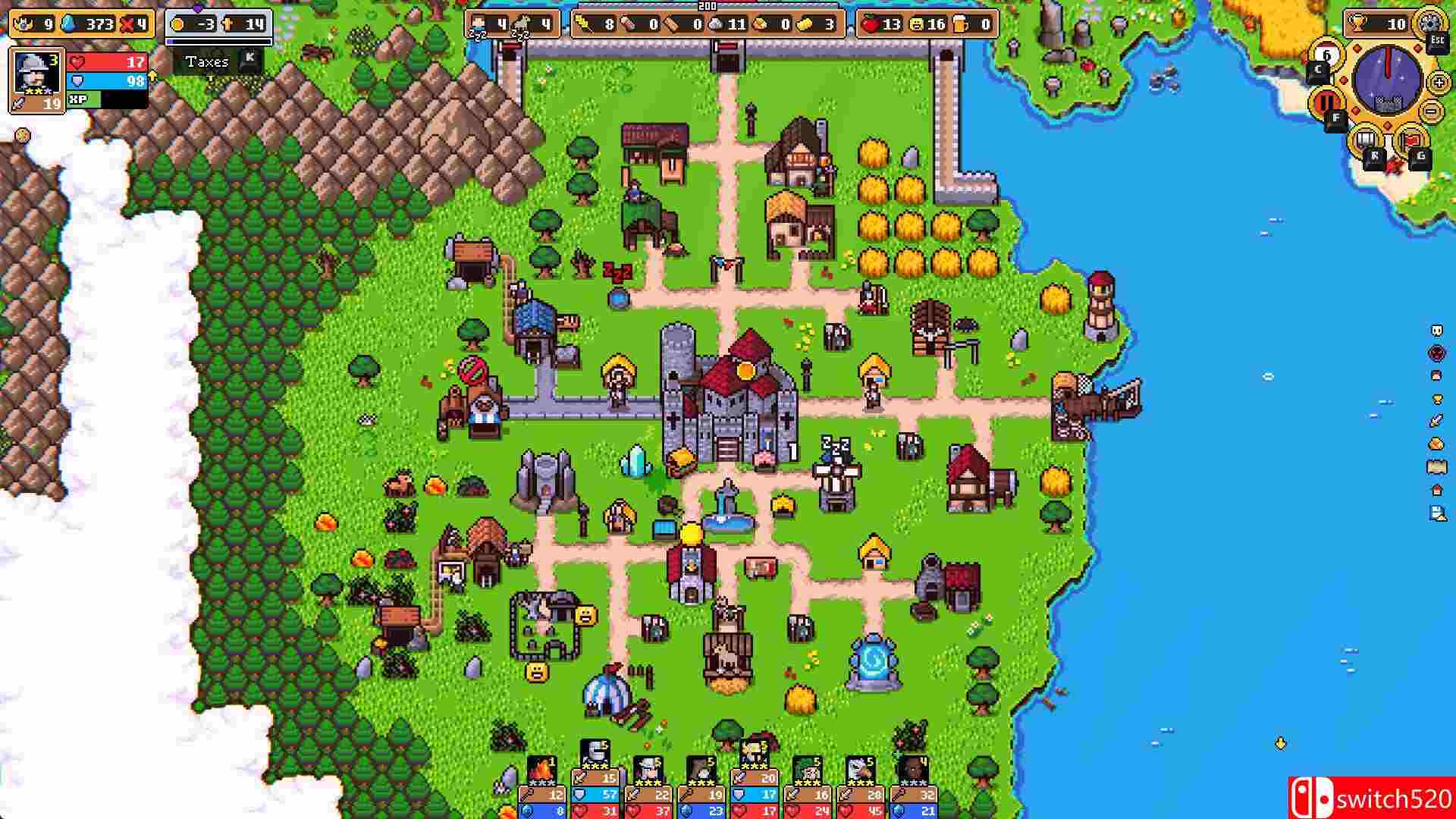1456x819 pixels.
Task: Click the minimap zoom-in plus icon
Action: pyautogui.click(x=1437, y=83)
